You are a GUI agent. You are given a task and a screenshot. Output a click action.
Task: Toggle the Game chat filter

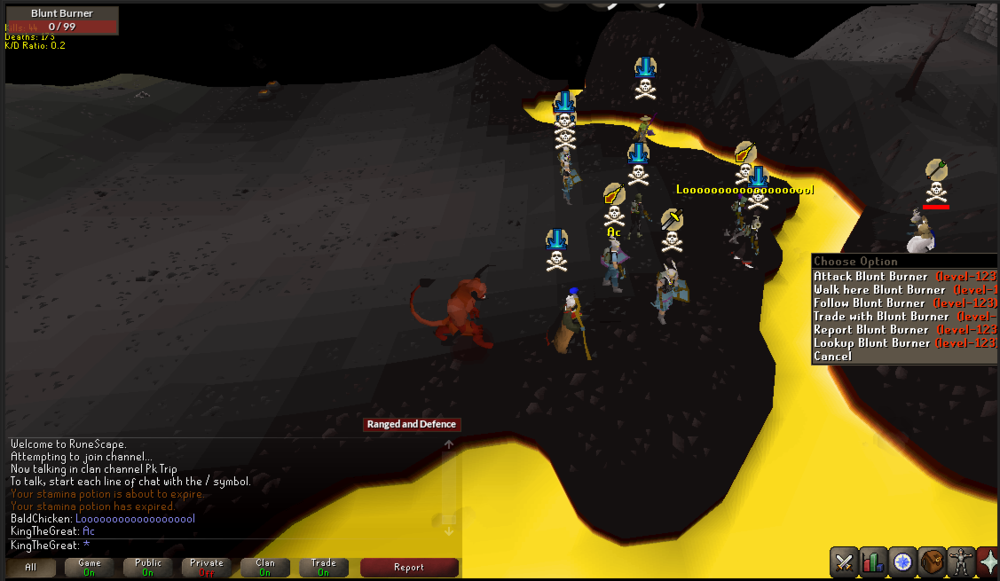tap(89, 567)
